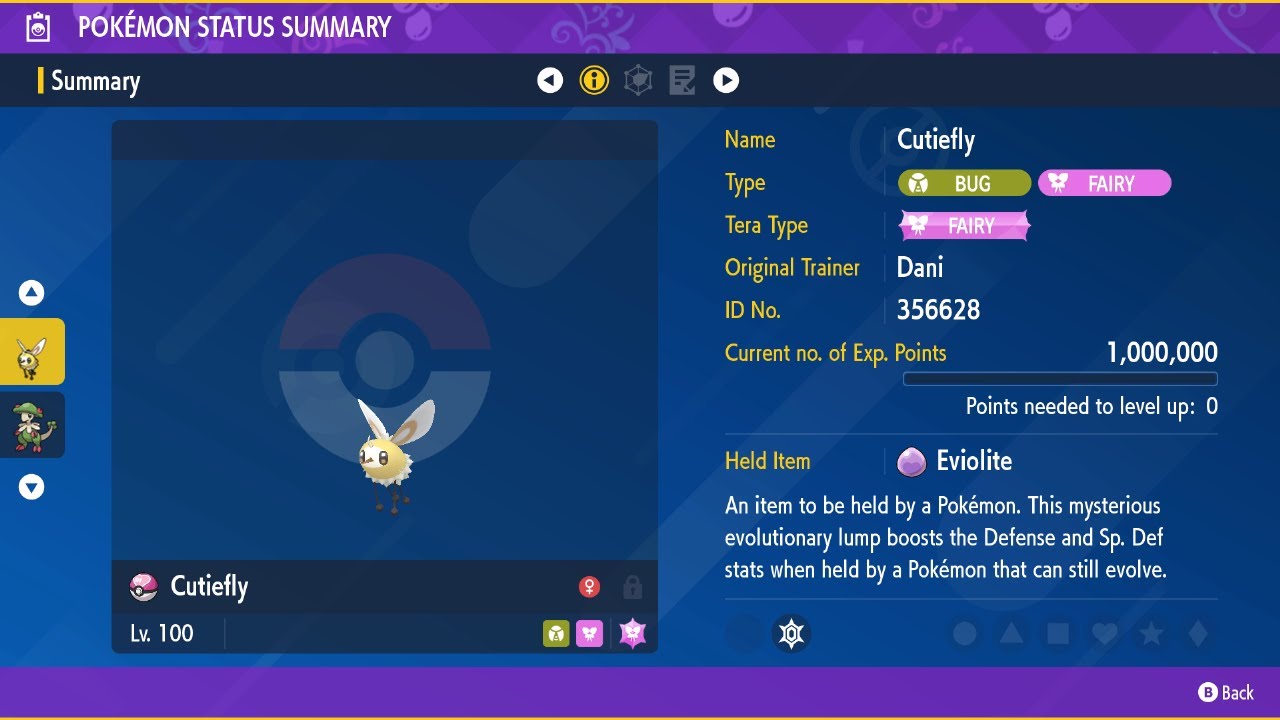Click the Poké Ball icon beside Cutiefly
This screenshot has width=1280, height=720.
(143, 587)
